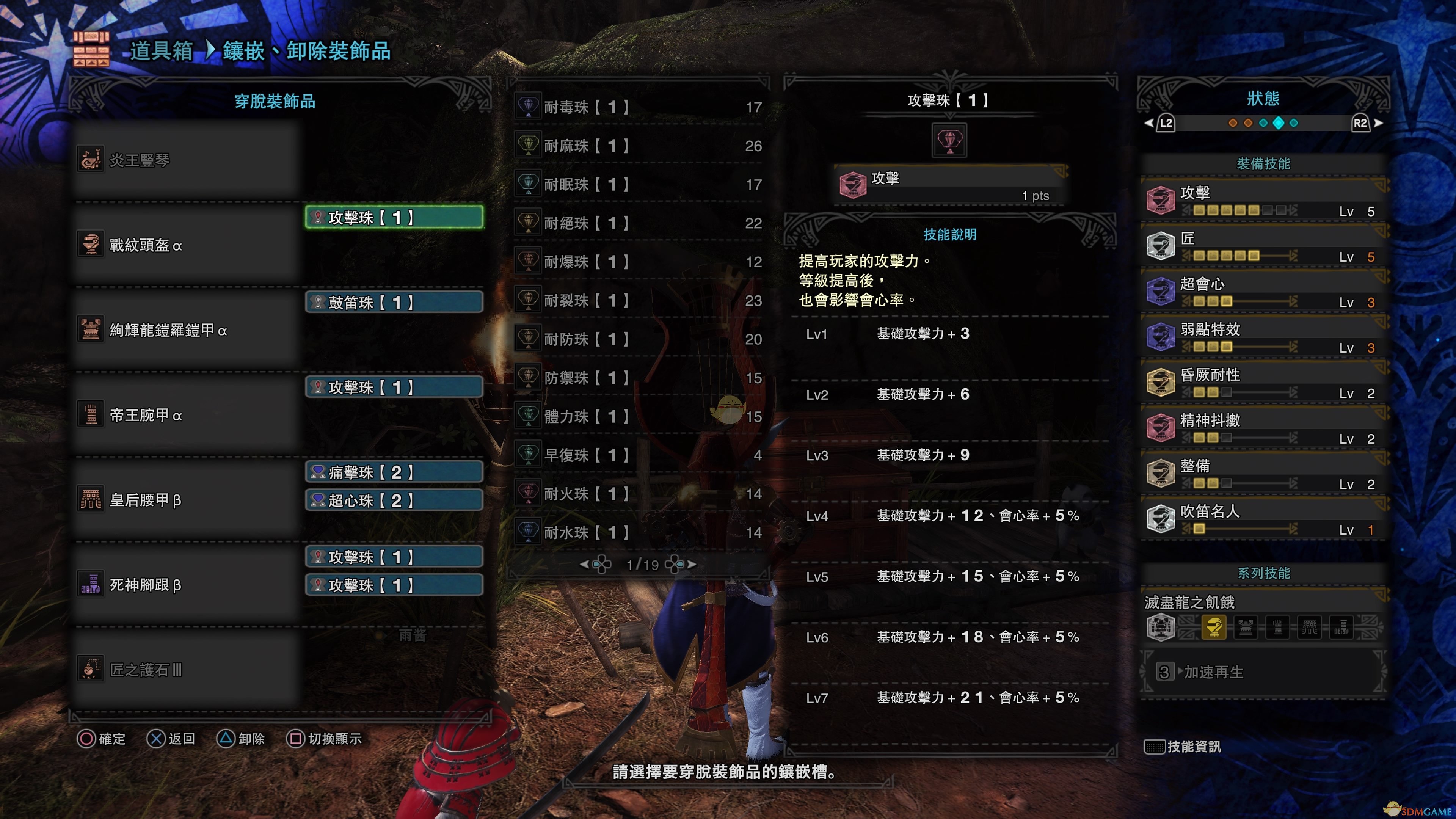Image resolution: width=1456 pixels, height=819 pixels.
Task: Select the 炎王豎琴 weapon row
Action: pyautogui.click(x=187, y=160)
